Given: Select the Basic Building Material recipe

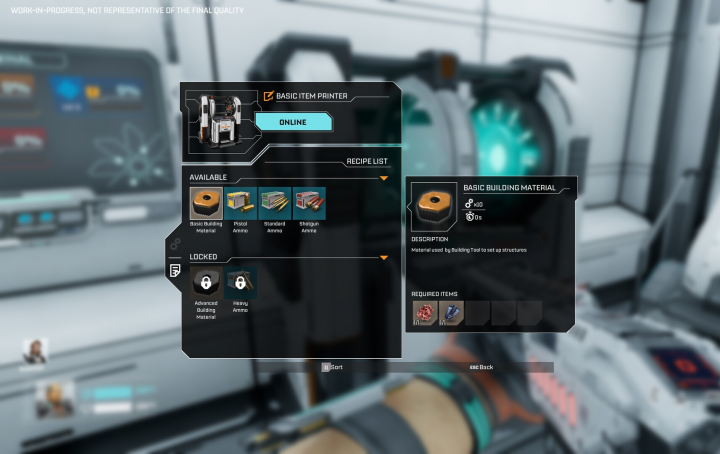Looking at the screenshot, I should click(x=206, y=203).
